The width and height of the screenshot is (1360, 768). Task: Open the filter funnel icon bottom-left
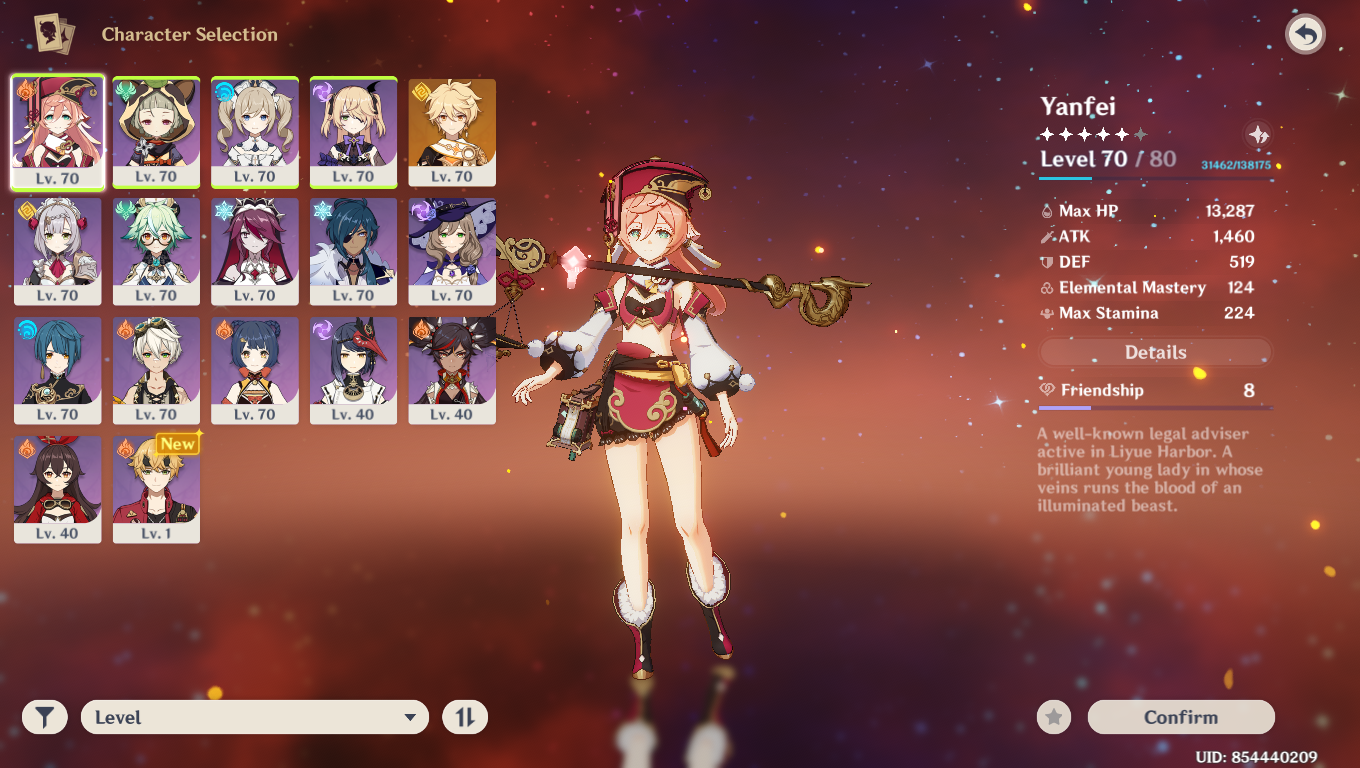(x=44, y=717)
